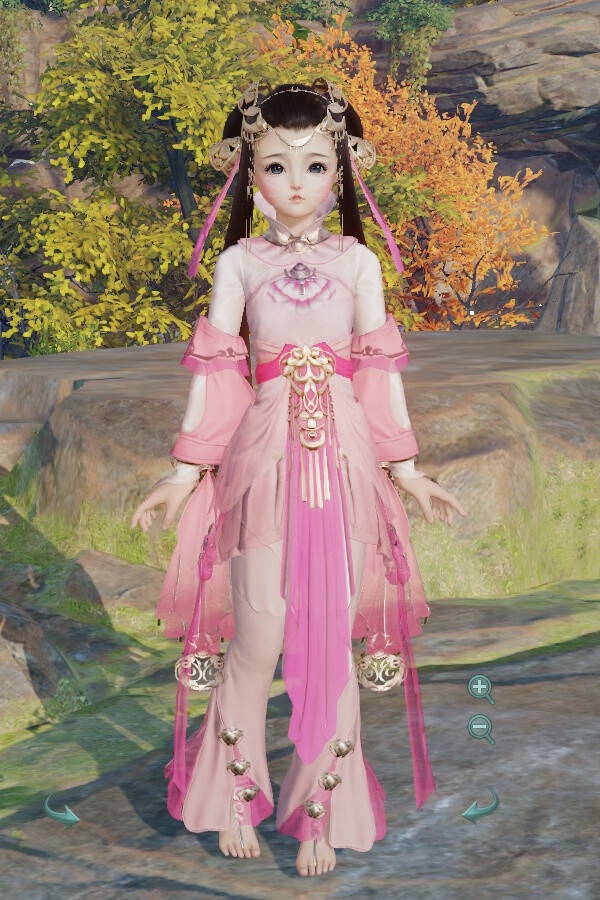Image resolution: width=600 pixels, height=900 pixels.
Task: Rotate character using the left curved arrow
Action: coord(62,808)
